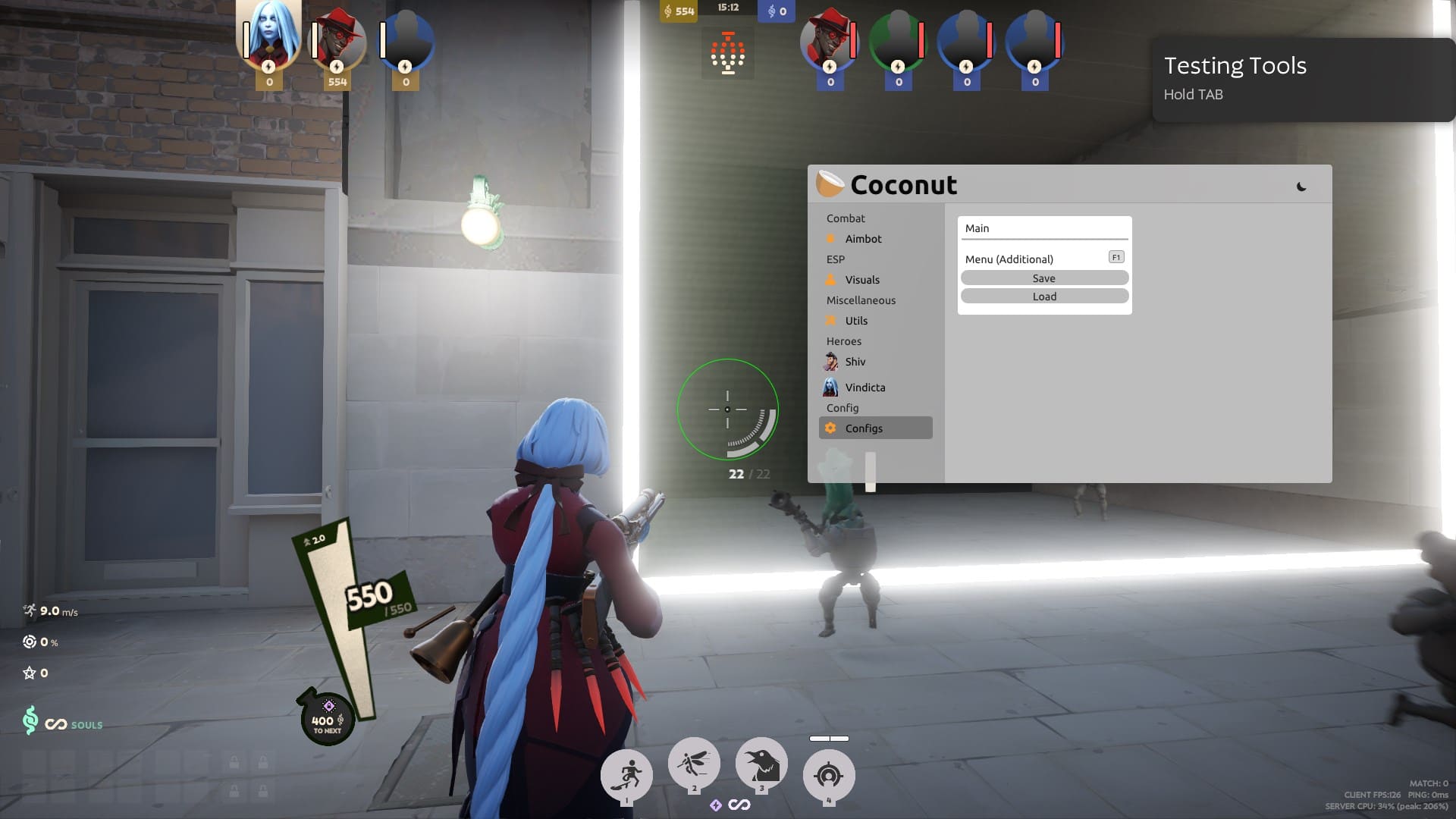The height and width of the screenshot is (819, 1456).
Task: Expand the Combat section in the sidebar
Action: click(846, 218)
